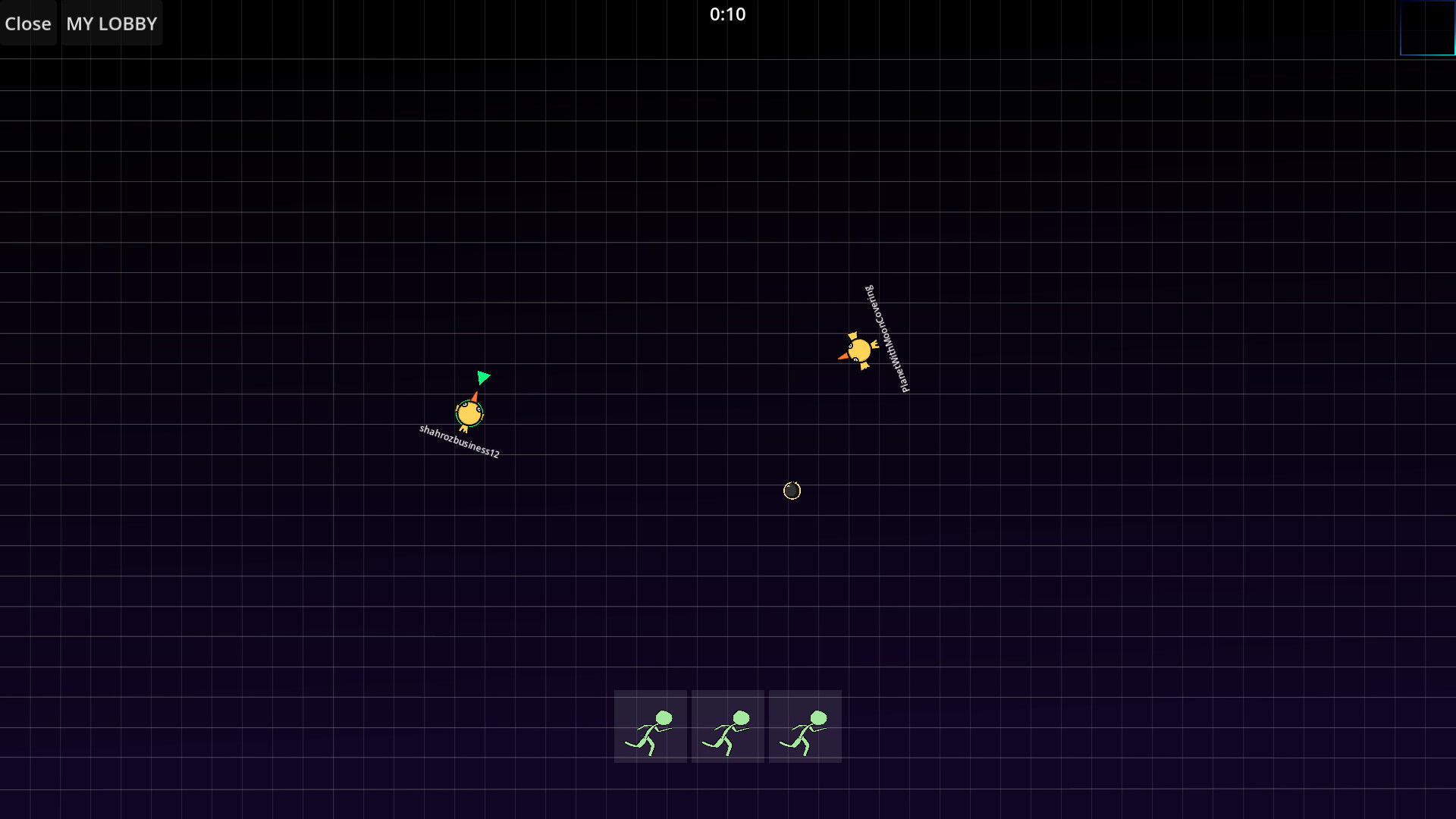The height and width of the screenshot is (819, 1456).
Task: Click the Close button
Action: (x=27, y=24)
